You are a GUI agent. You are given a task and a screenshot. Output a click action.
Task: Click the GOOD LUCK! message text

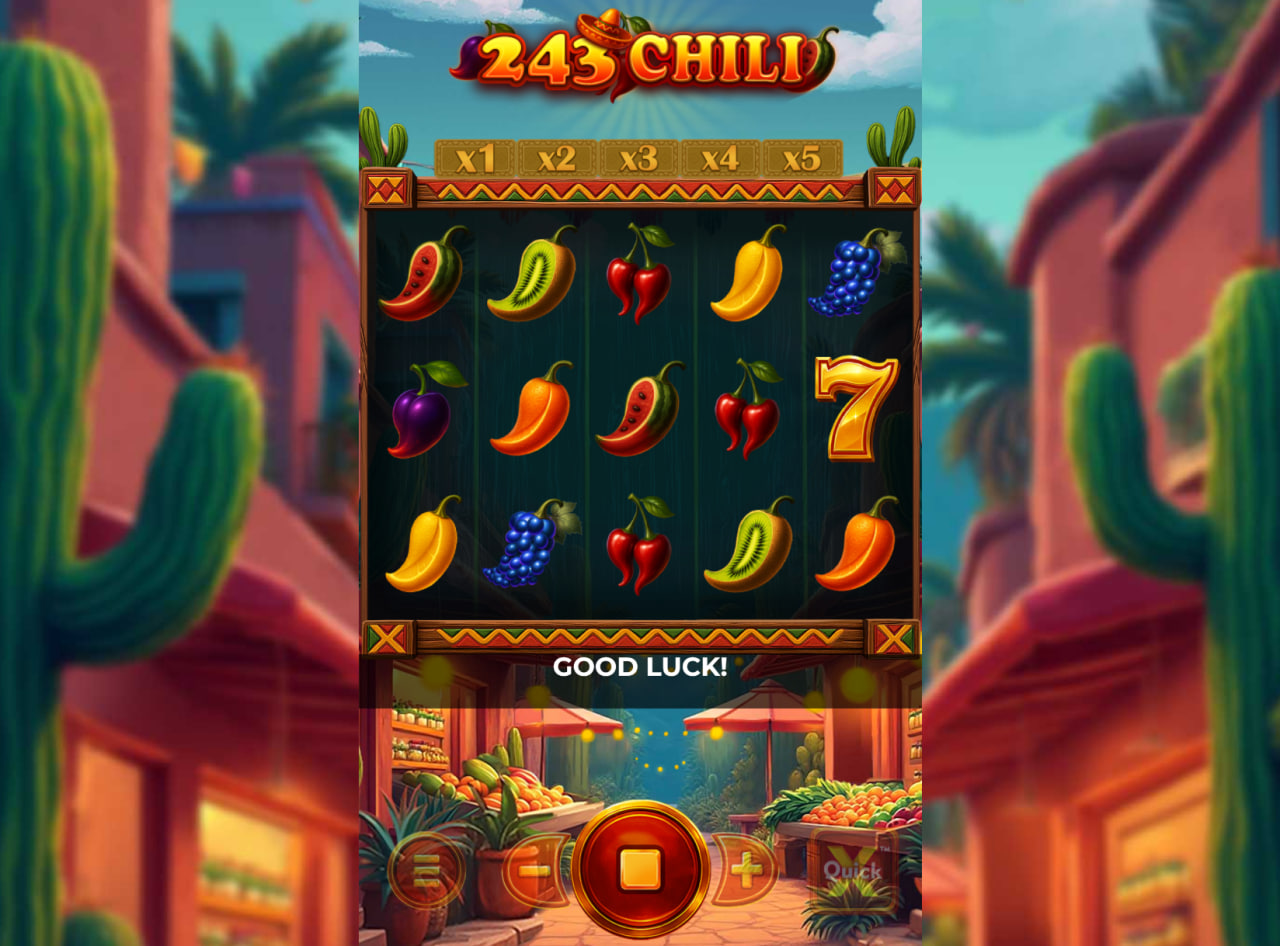click(x=640, y=666)
